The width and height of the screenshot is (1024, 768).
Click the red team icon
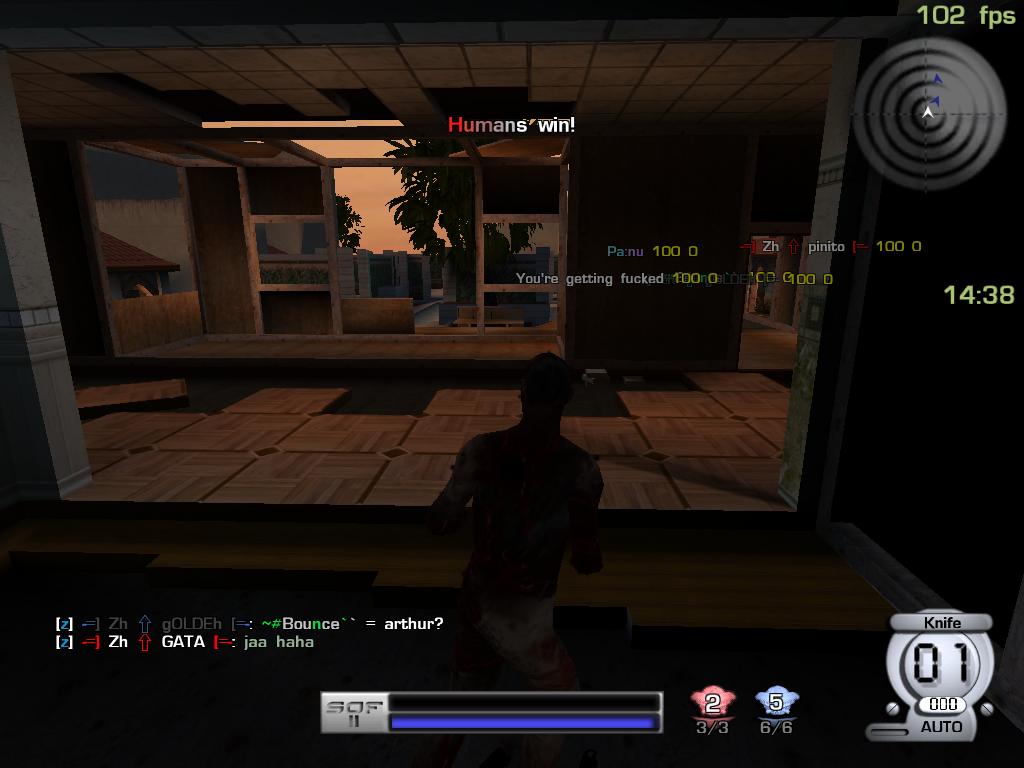(712, 704)
